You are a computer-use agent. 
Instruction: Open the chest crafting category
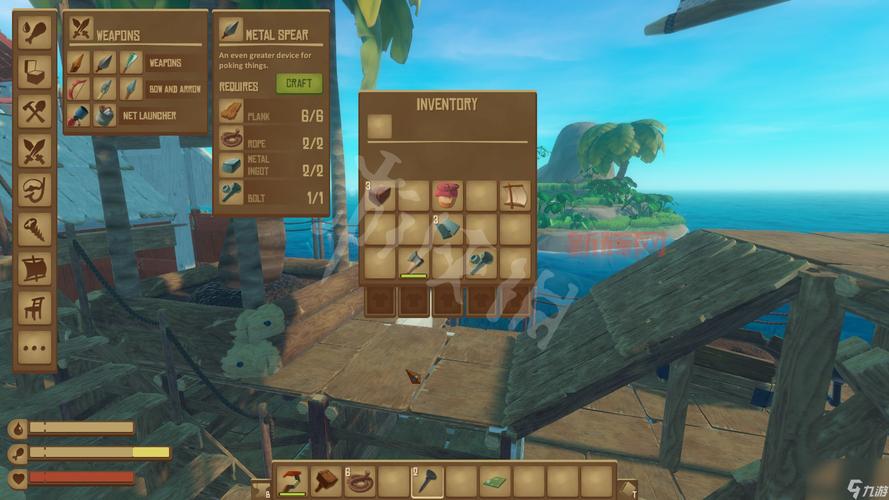(35, 71)
